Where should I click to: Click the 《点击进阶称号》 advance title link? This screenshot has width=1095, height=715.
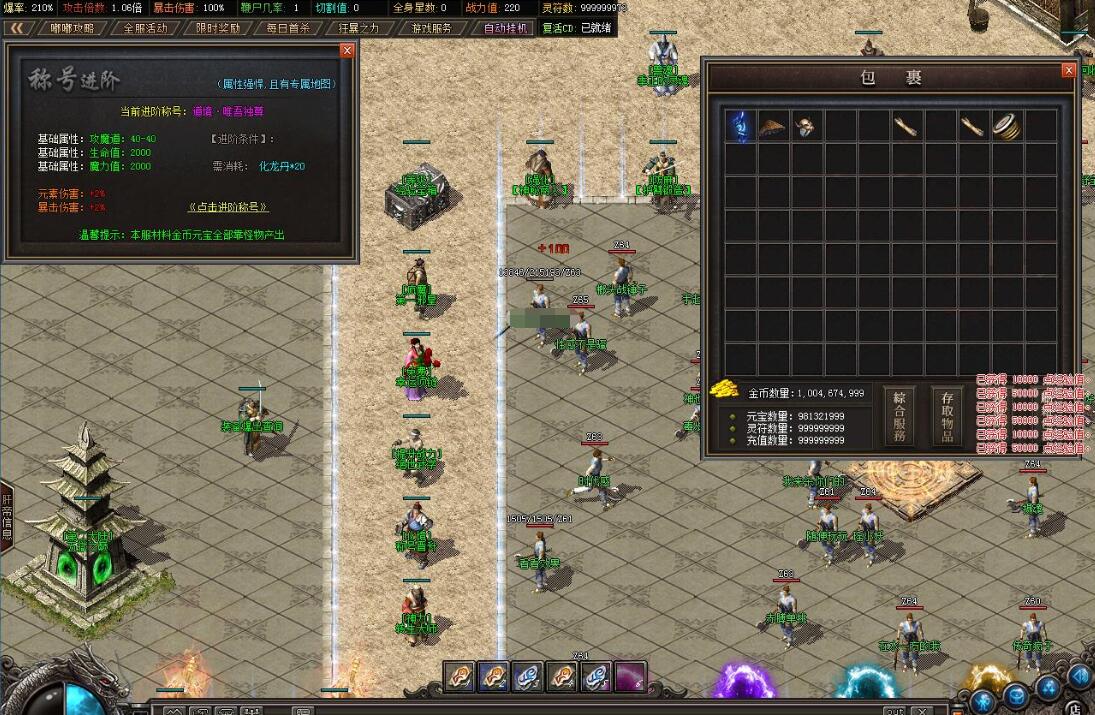click(228, 207)
